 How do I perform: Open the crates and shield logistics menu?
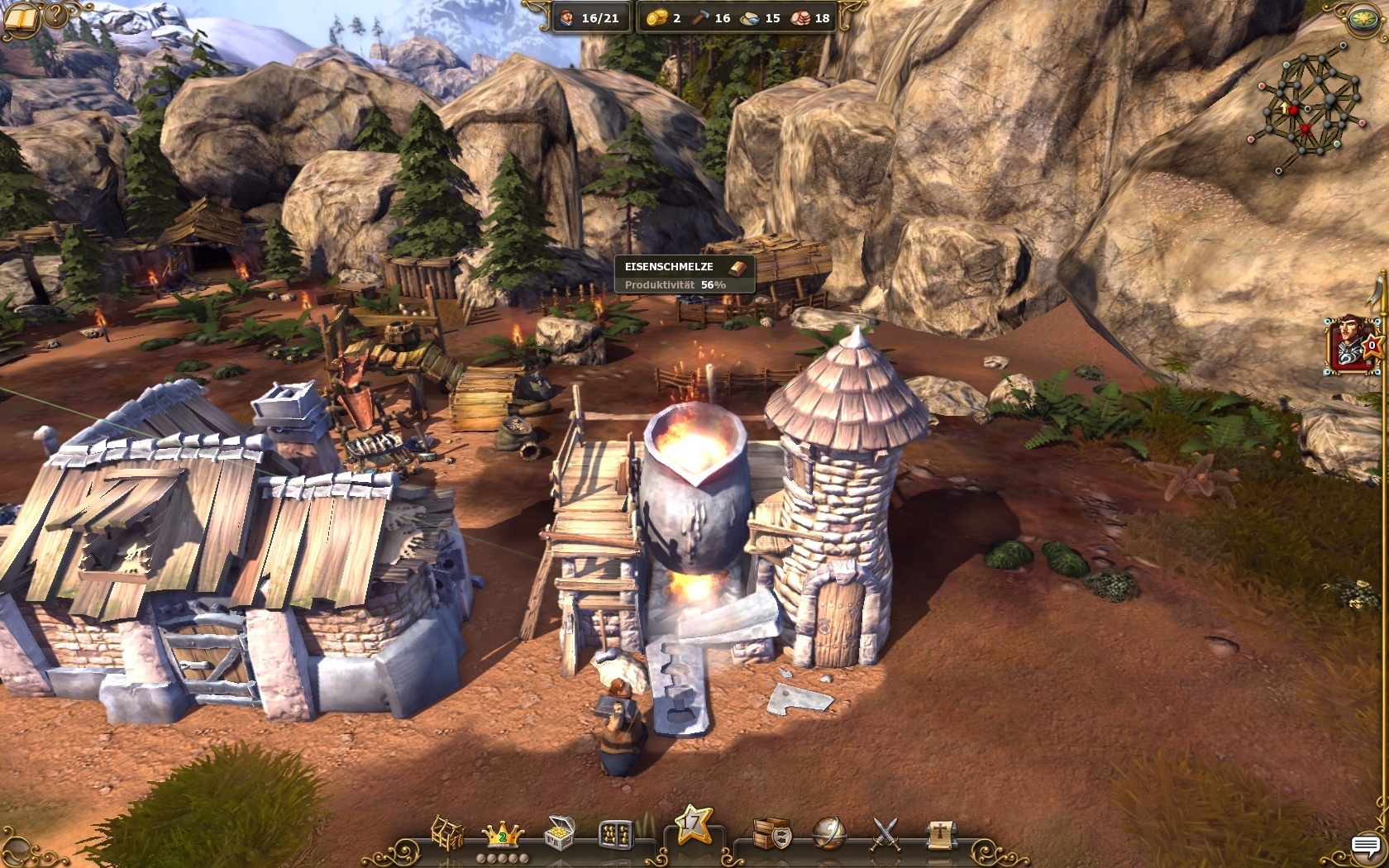tap(771, 833)
